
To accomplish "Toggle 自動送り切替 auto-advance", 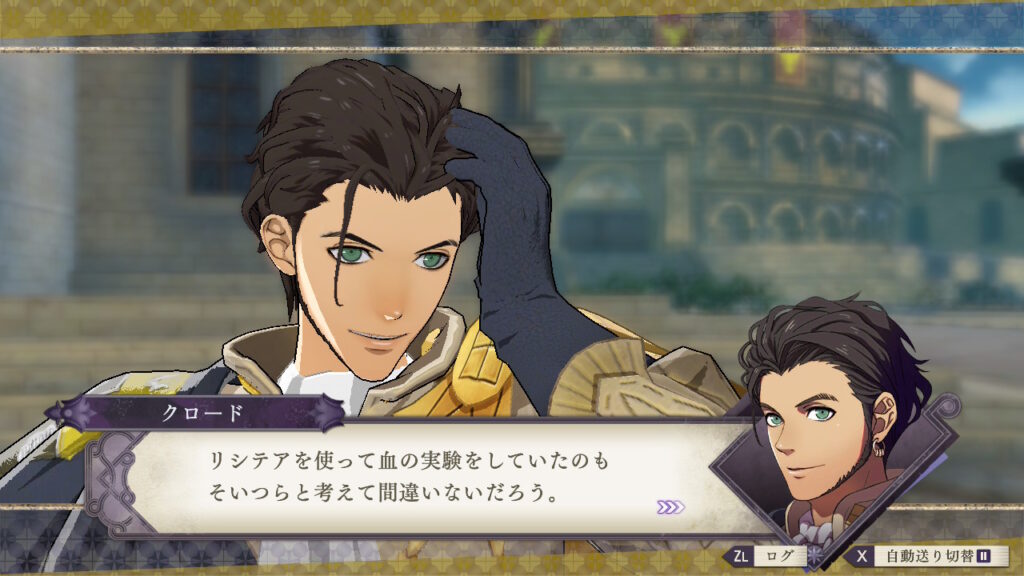I will 928,556.
